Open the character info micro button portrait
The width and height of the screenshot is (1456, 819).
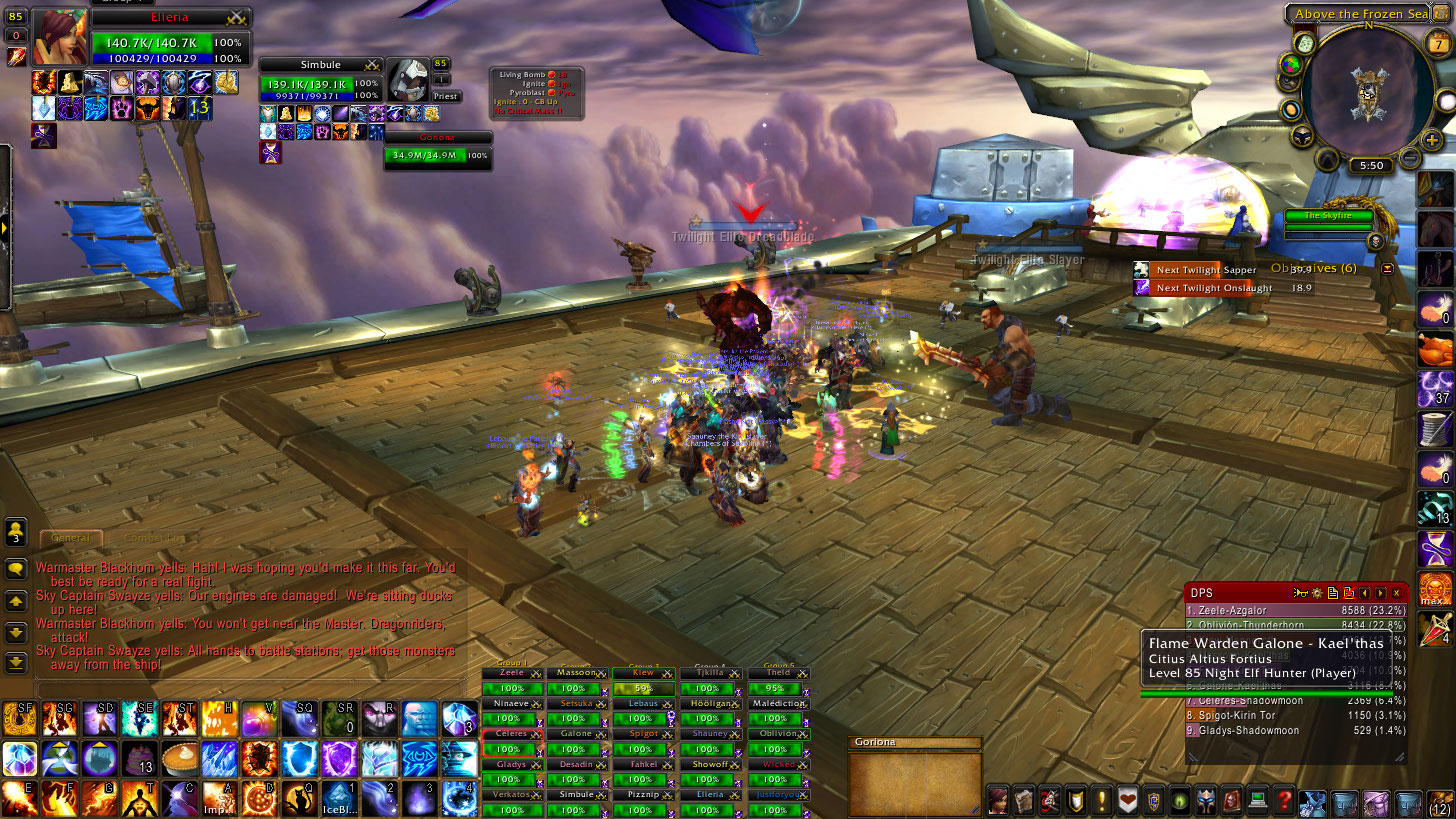point(998,800)
